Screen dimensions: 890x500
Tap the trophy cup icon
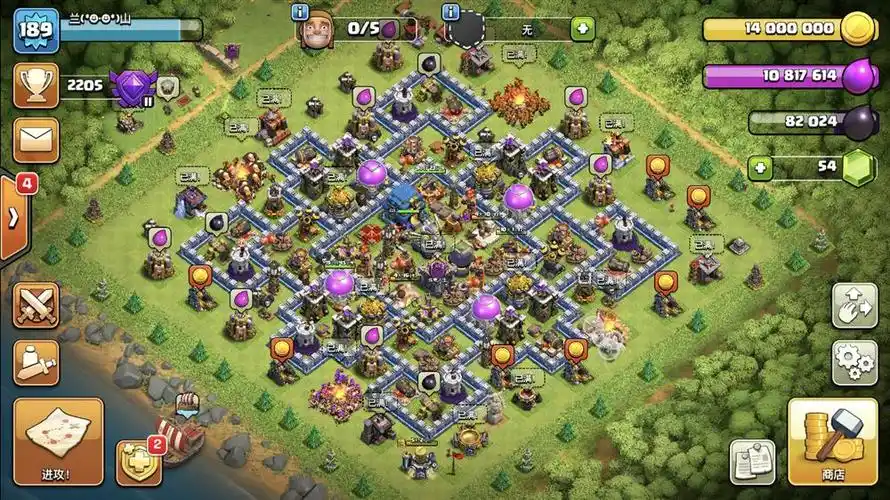point(36,86)
